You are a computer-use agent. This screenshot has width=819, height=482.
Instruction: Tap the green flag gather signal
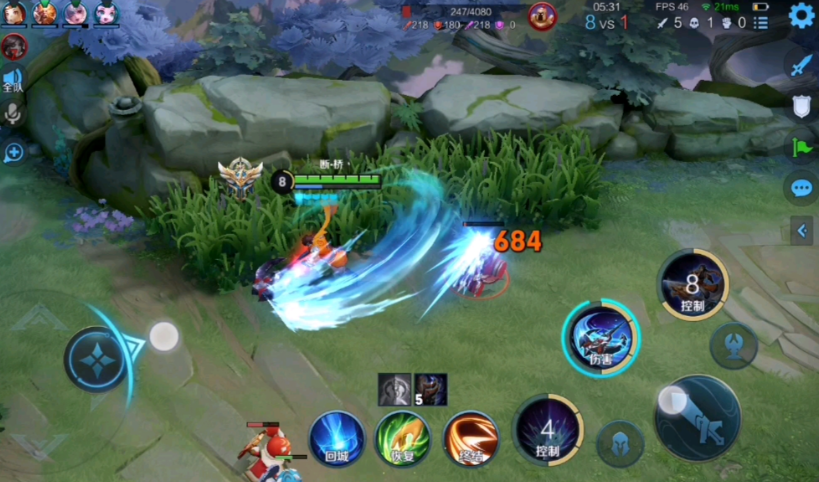(x=801, y=147)
